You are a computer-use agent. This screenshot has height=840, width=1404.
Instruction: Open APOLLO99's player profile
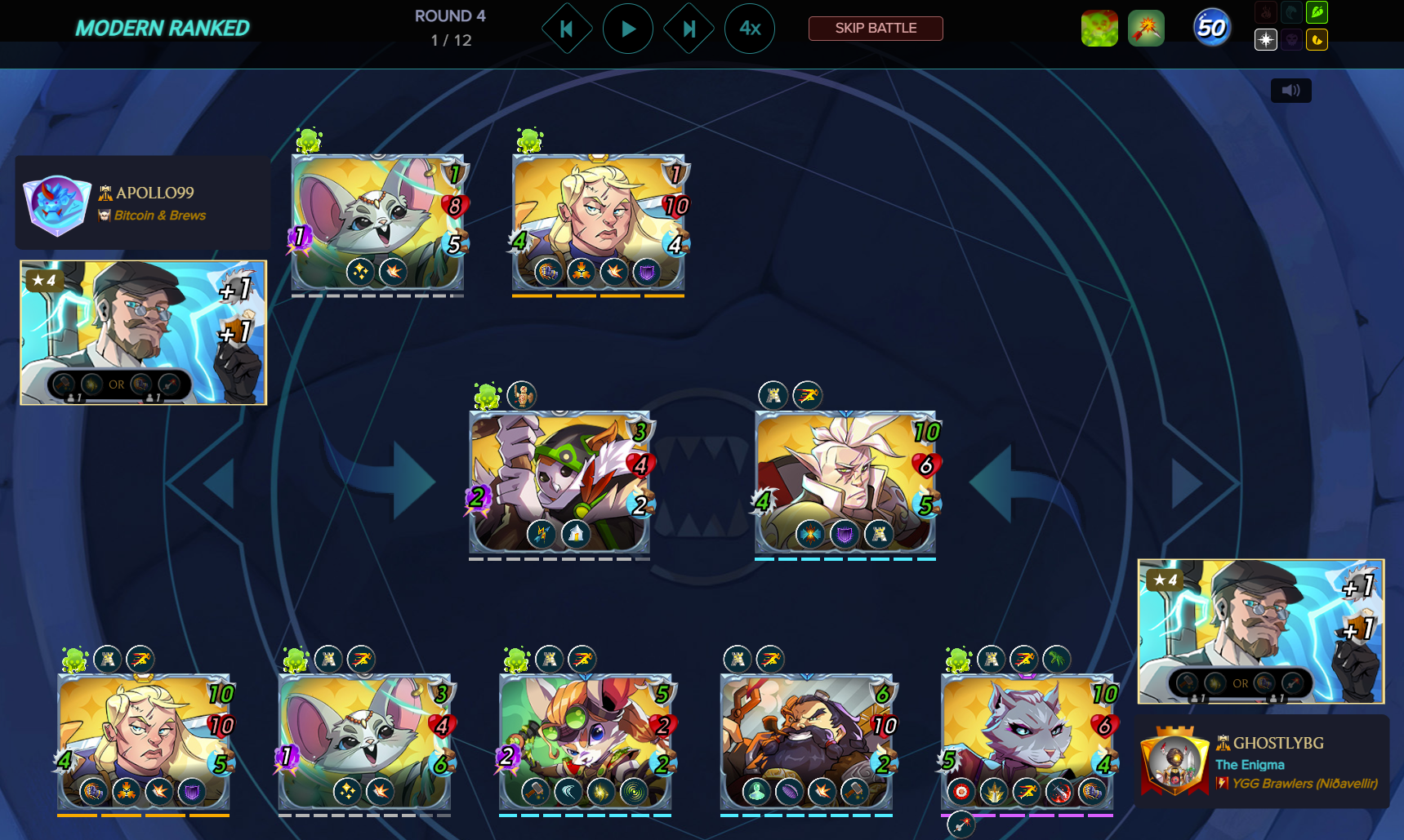[x=155, y=193]
